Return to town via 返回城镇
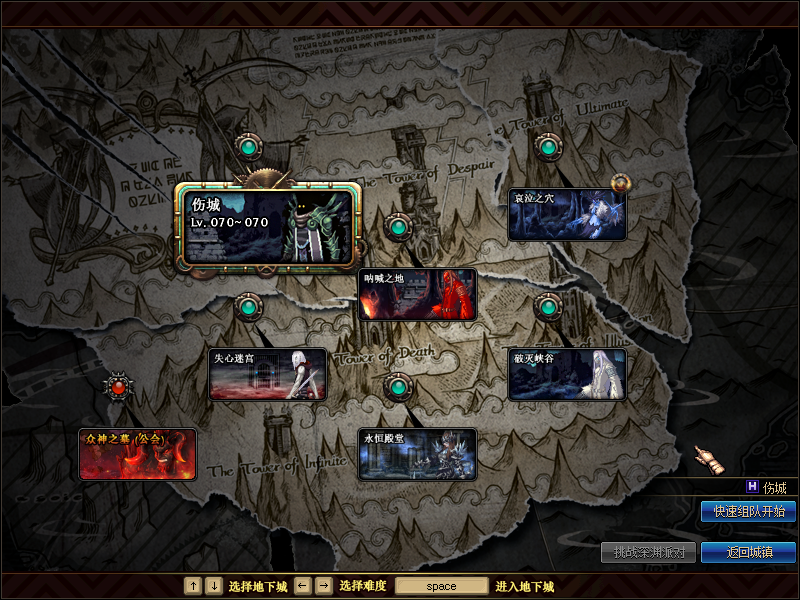The image size is (800, 600). [x=748, y=552]
